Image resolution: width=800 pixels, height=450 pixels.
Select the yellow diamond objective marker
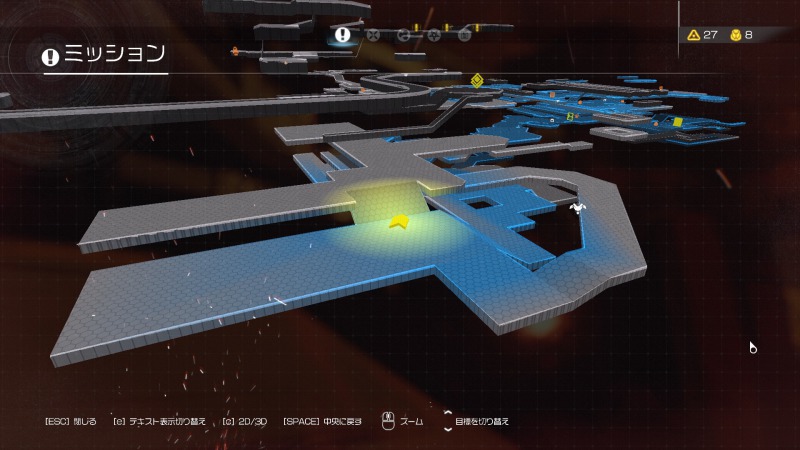pyautogui.click(x=478, y=81)
